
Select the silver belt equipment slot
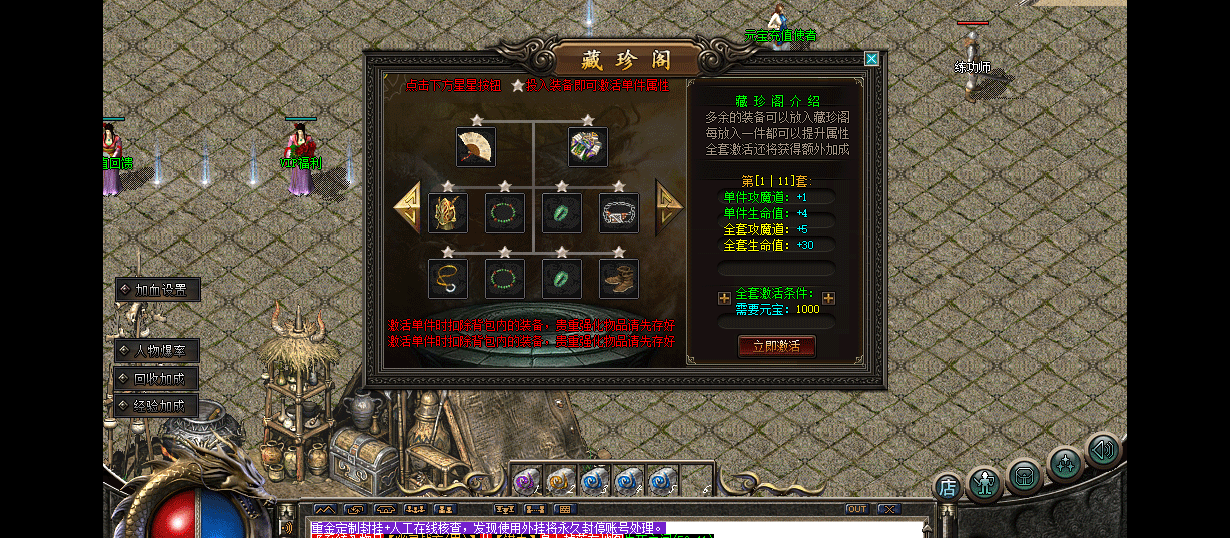(618, 213)
